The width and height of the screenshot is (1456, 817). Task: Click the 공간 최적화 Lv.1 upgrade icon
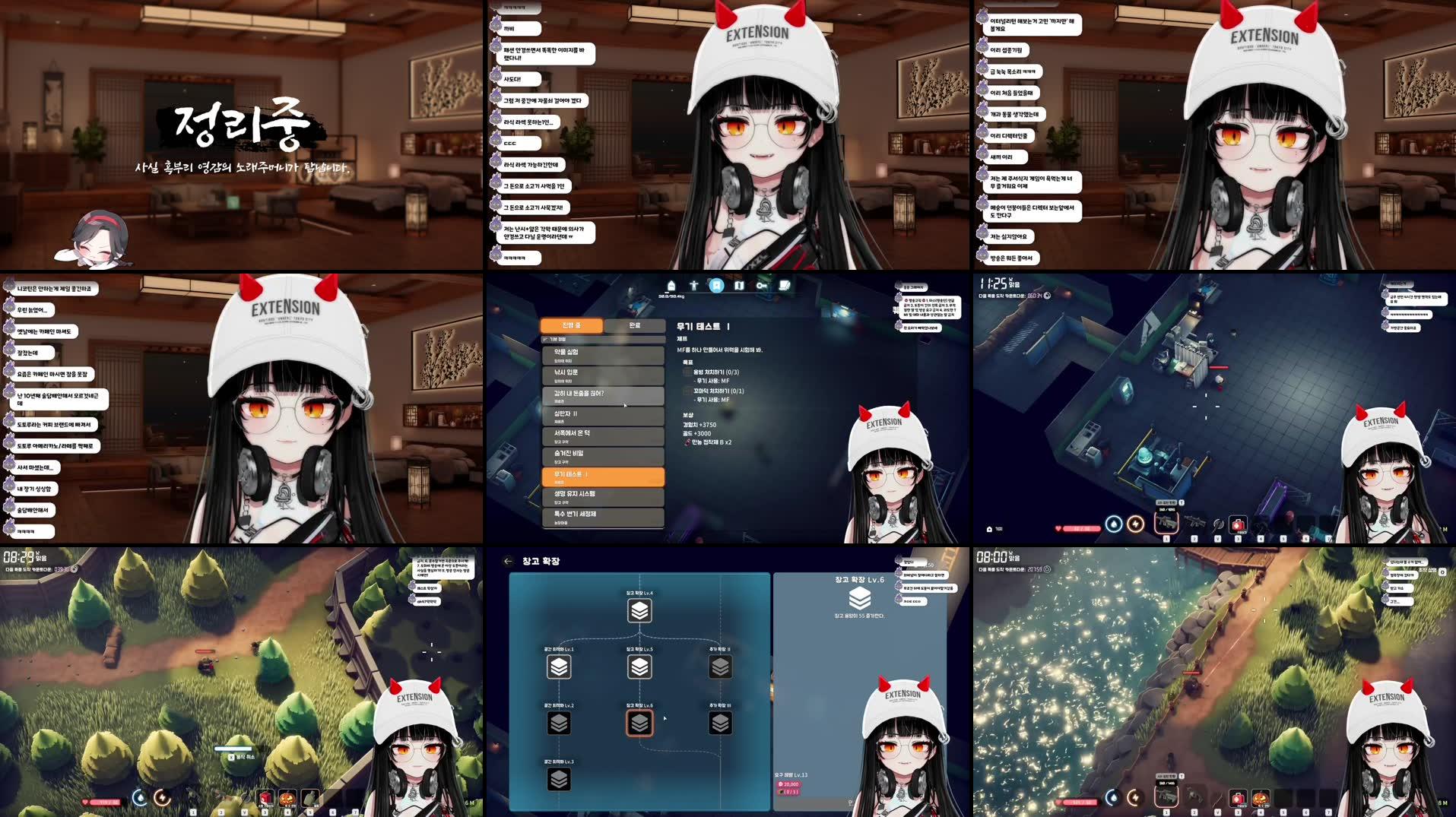click(x=559, y=667)
